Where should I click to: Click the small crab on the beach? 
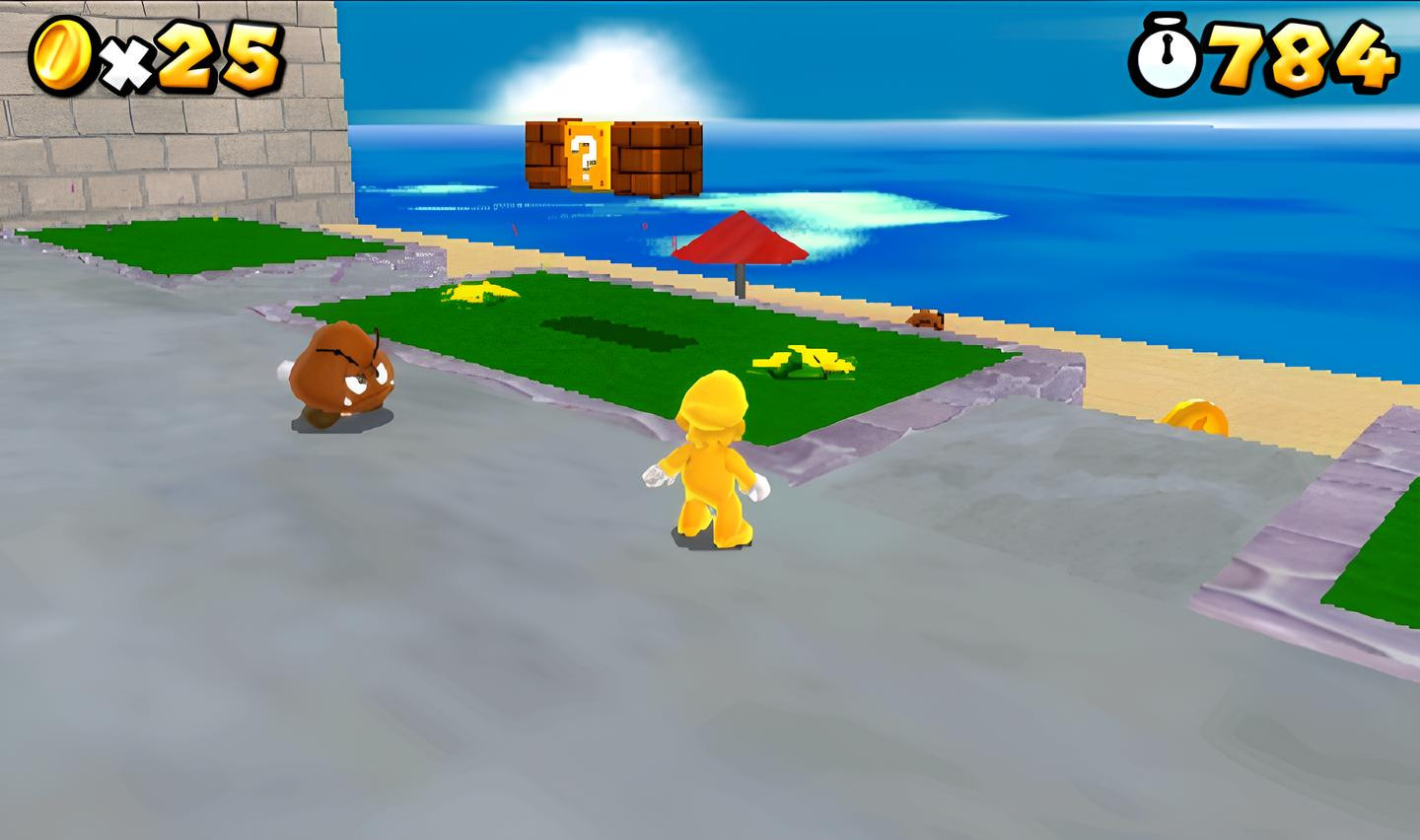click(x=925, y=319)
